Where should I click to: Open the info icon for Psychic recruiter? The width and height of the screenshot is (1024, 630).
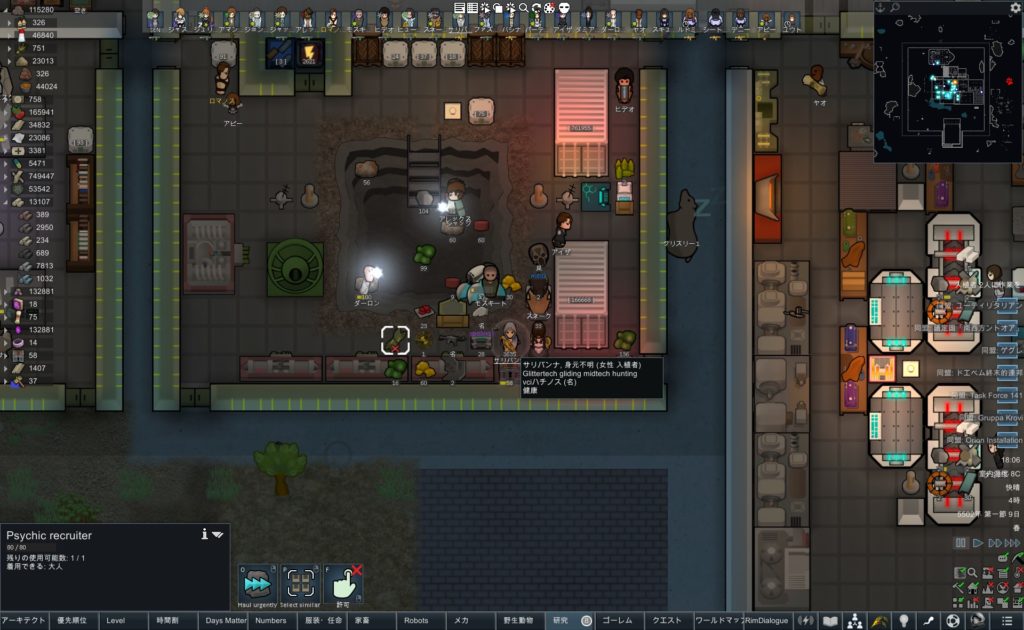[204, 534]
